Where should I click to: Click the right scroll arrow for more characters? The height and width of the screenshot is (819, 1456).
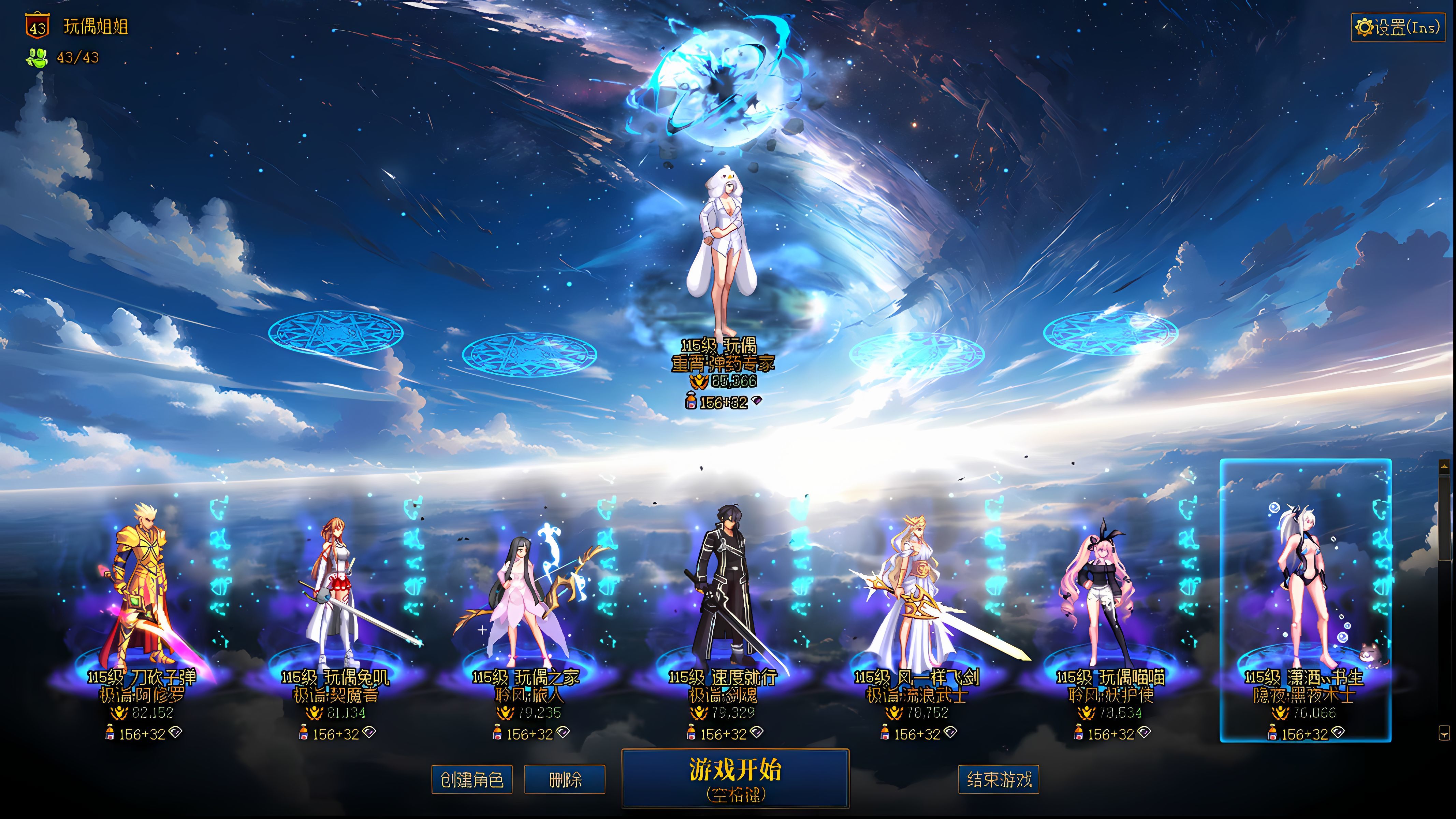[x=1444, y=733]
